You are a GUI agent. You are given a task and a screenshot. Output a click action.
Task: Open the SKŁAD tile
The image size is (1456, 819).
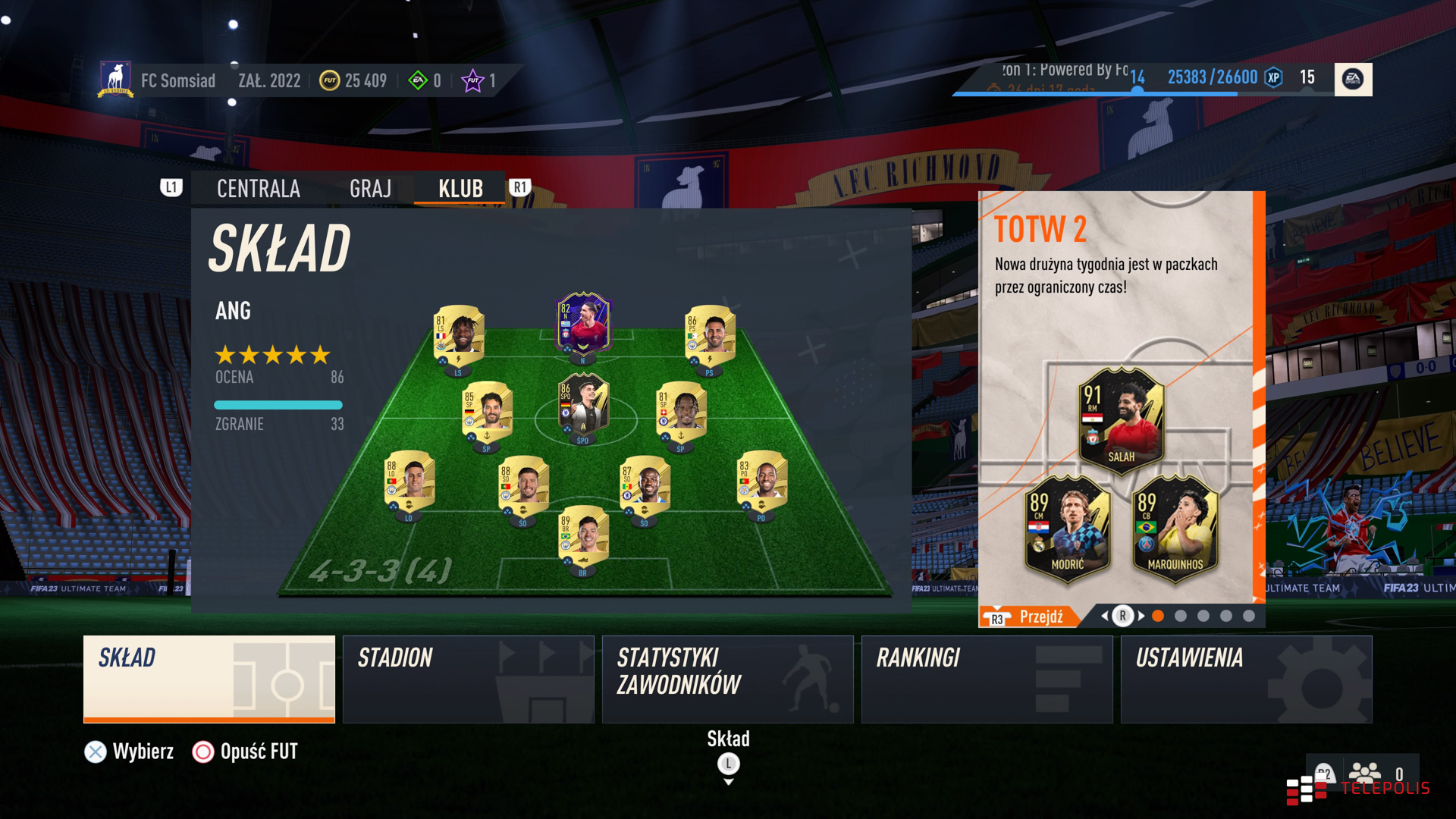tap(209, 679)
